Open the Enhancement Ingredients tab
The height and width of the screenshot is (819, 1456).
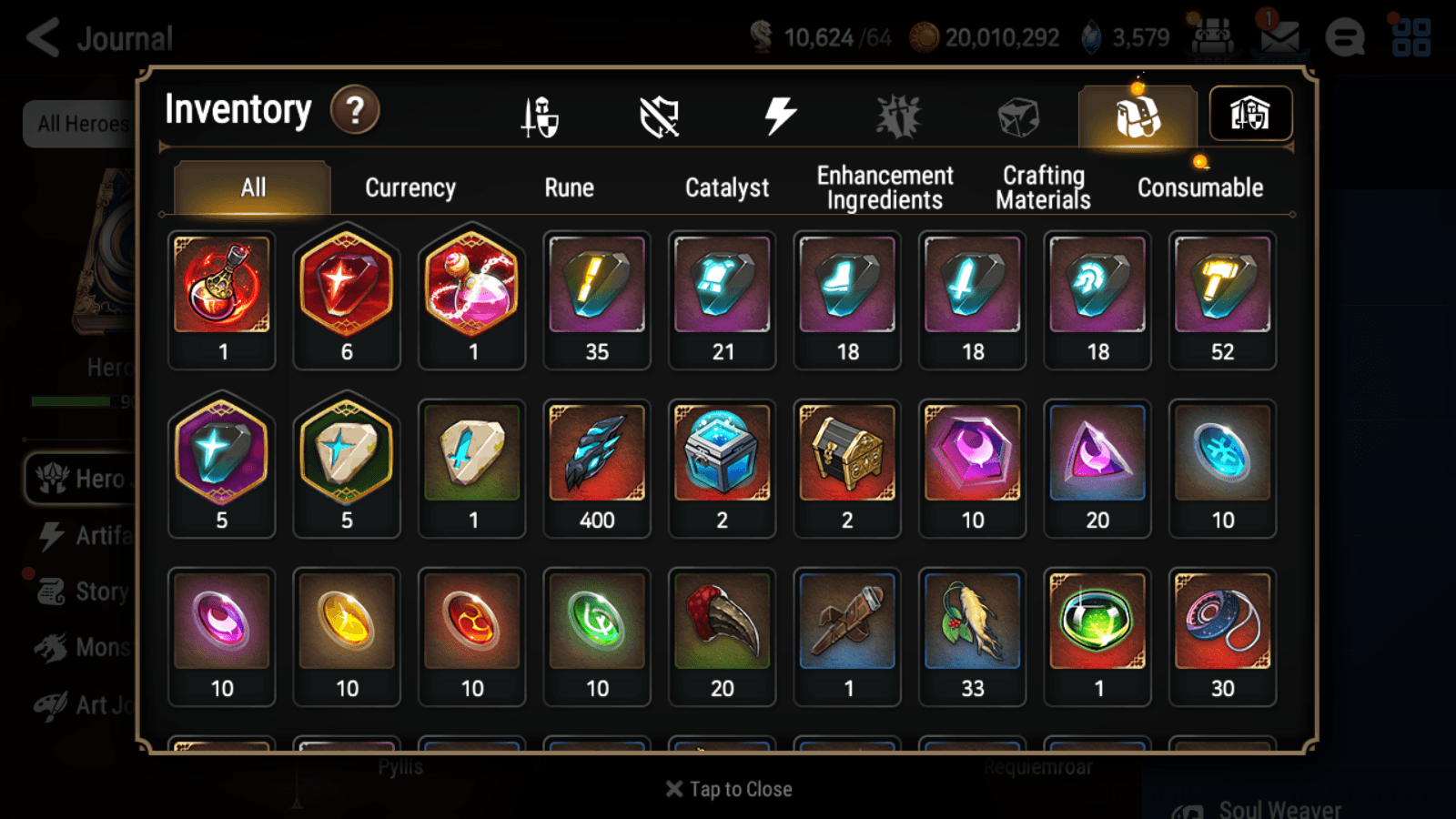click(x=884, y=187)
